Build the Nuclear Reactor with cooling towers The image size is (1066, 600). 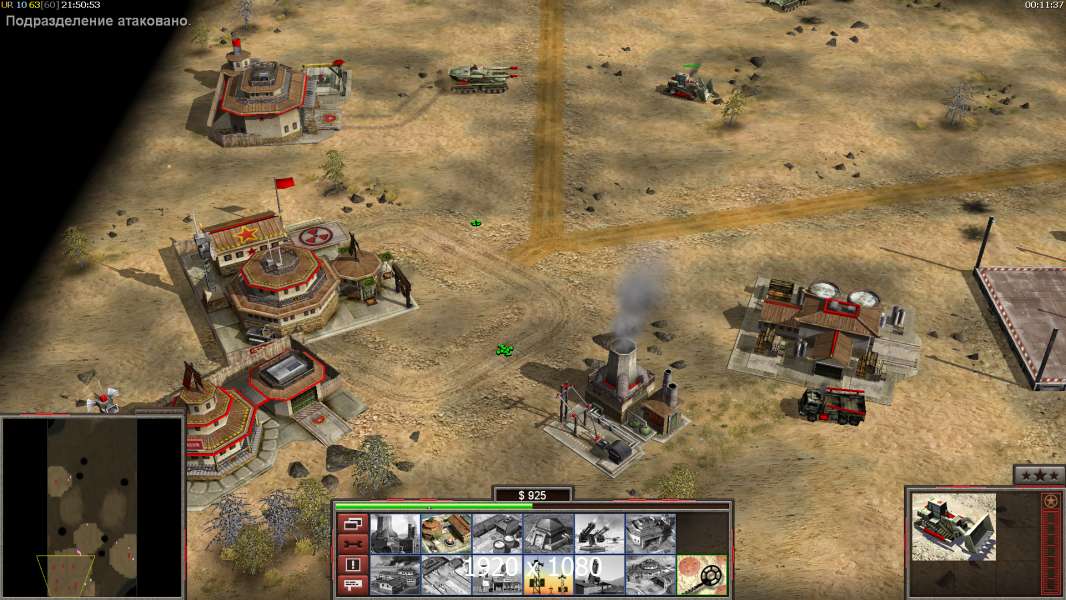[x=394, y=534]
